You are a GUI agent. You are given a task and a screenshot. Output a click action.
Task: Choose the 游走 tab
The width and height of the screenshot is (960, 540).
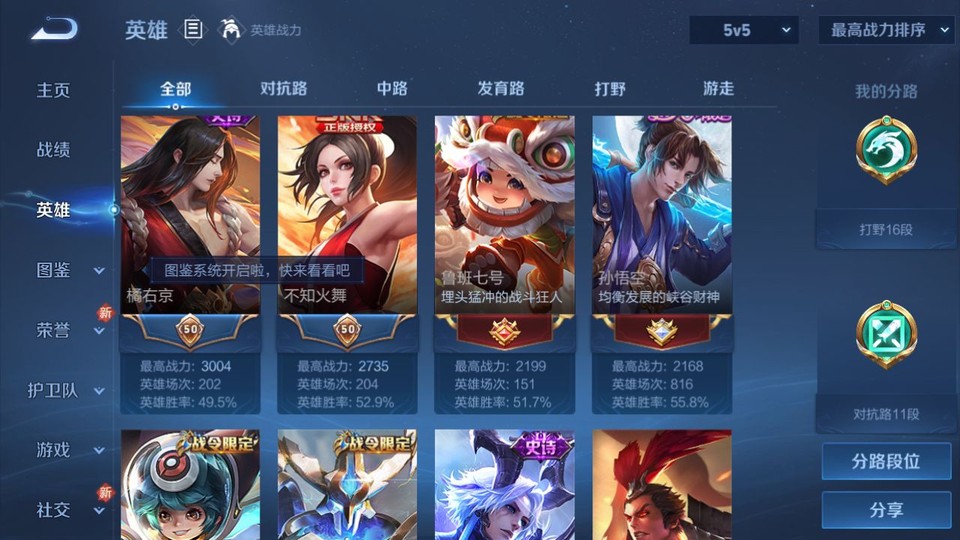tap(718, 88)
